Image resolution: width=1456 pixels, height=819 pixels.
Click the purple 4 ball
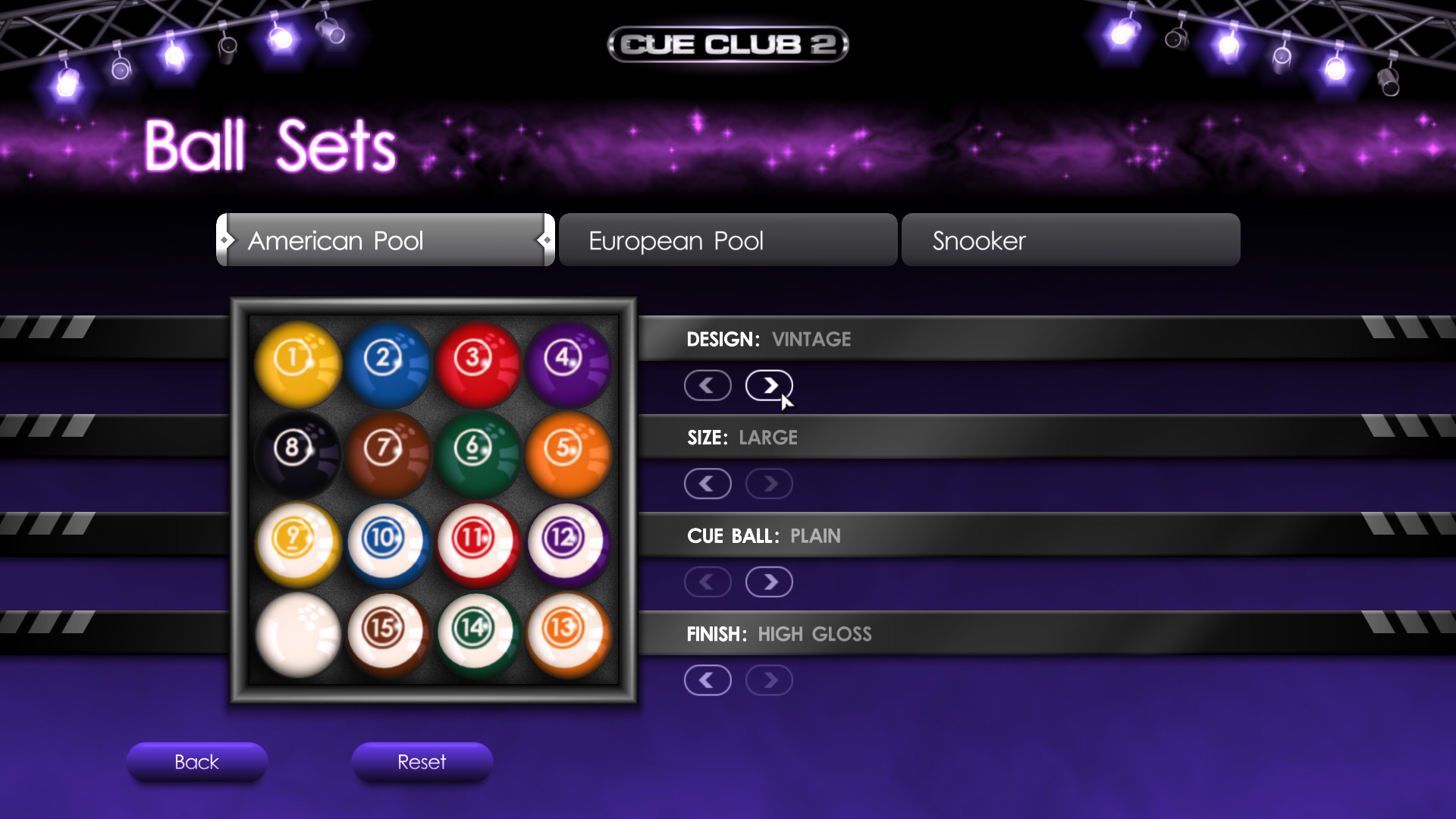(x=568, y=363)
